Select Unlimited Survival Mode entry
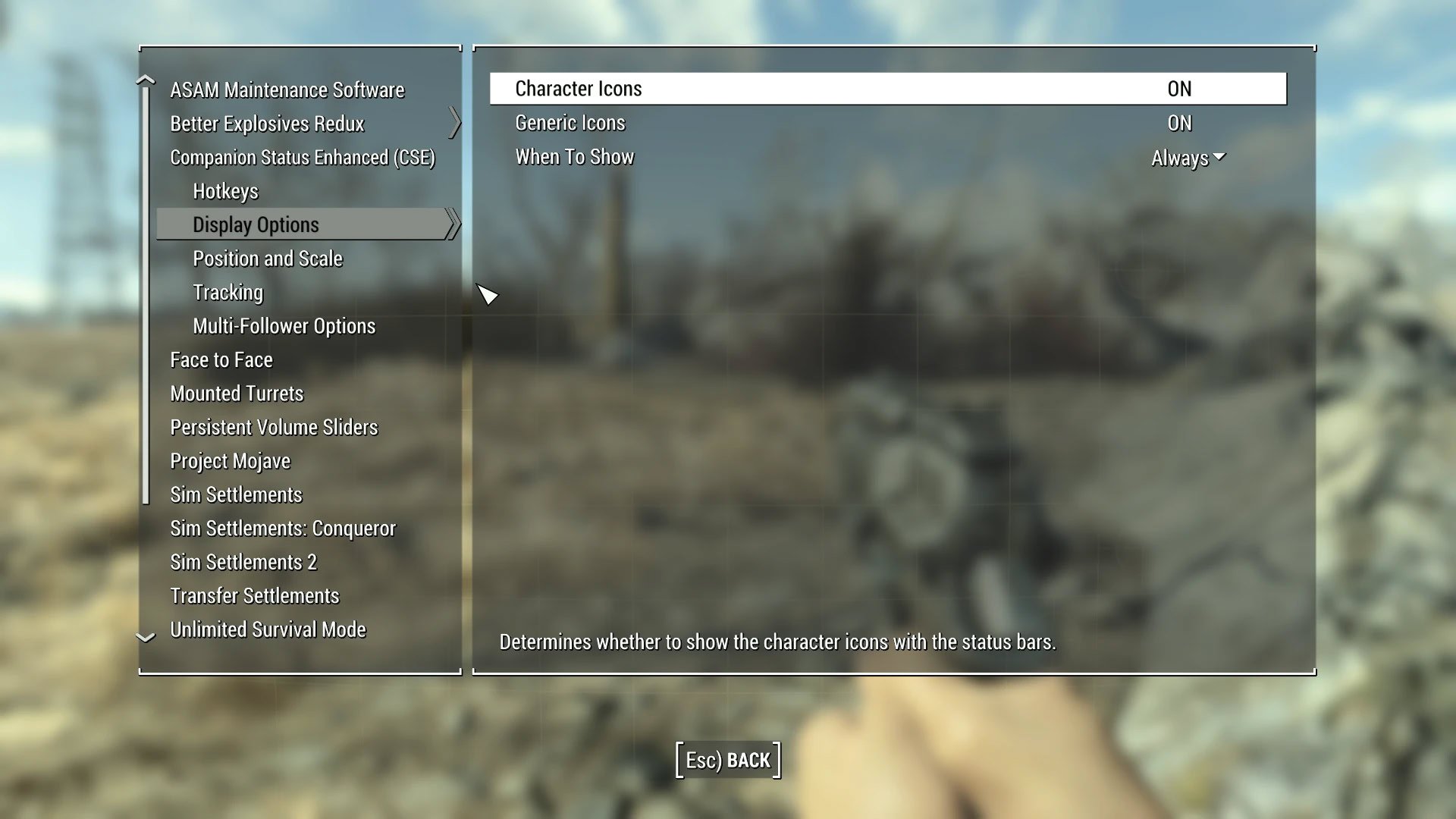The height and width of the screenshot is (819, 1456). (268, 629)
